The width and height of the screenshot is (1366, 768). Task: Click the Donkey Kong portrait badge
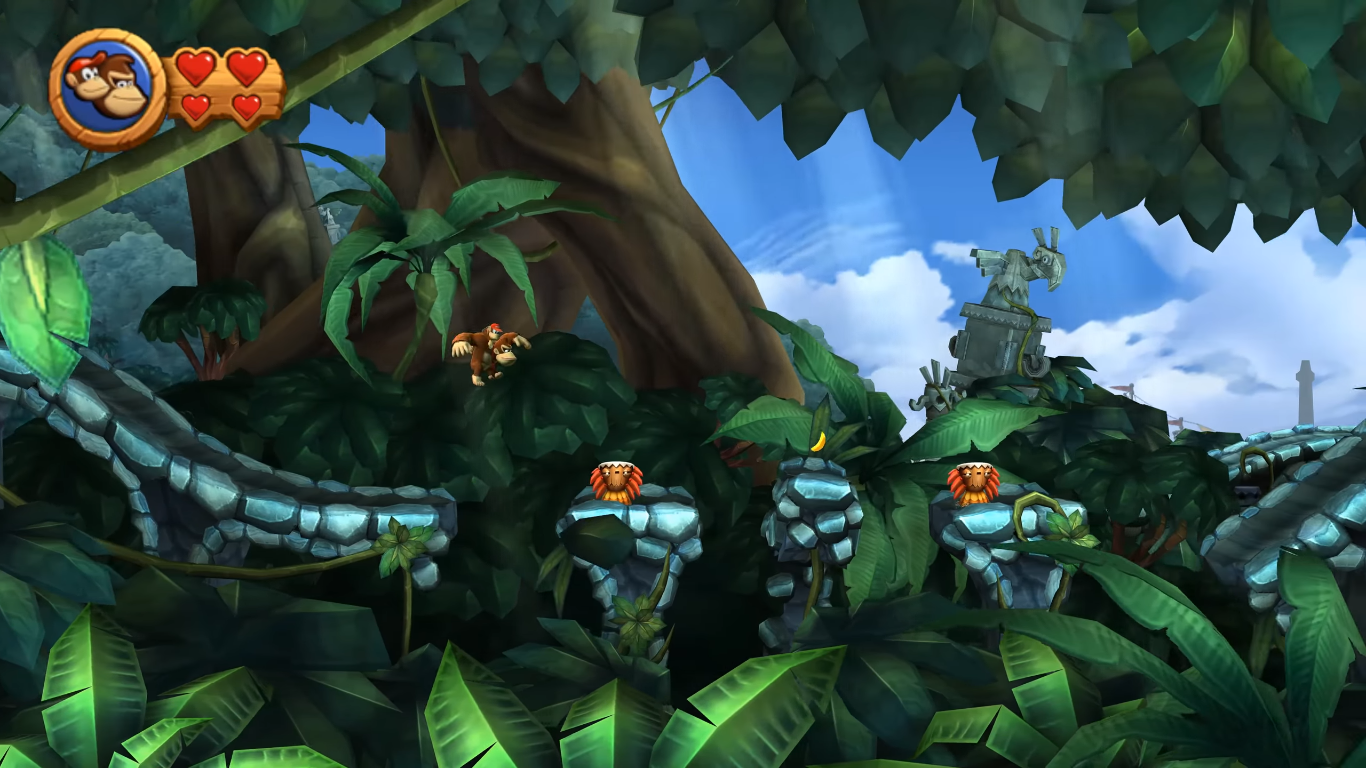[x=107, y=88]
